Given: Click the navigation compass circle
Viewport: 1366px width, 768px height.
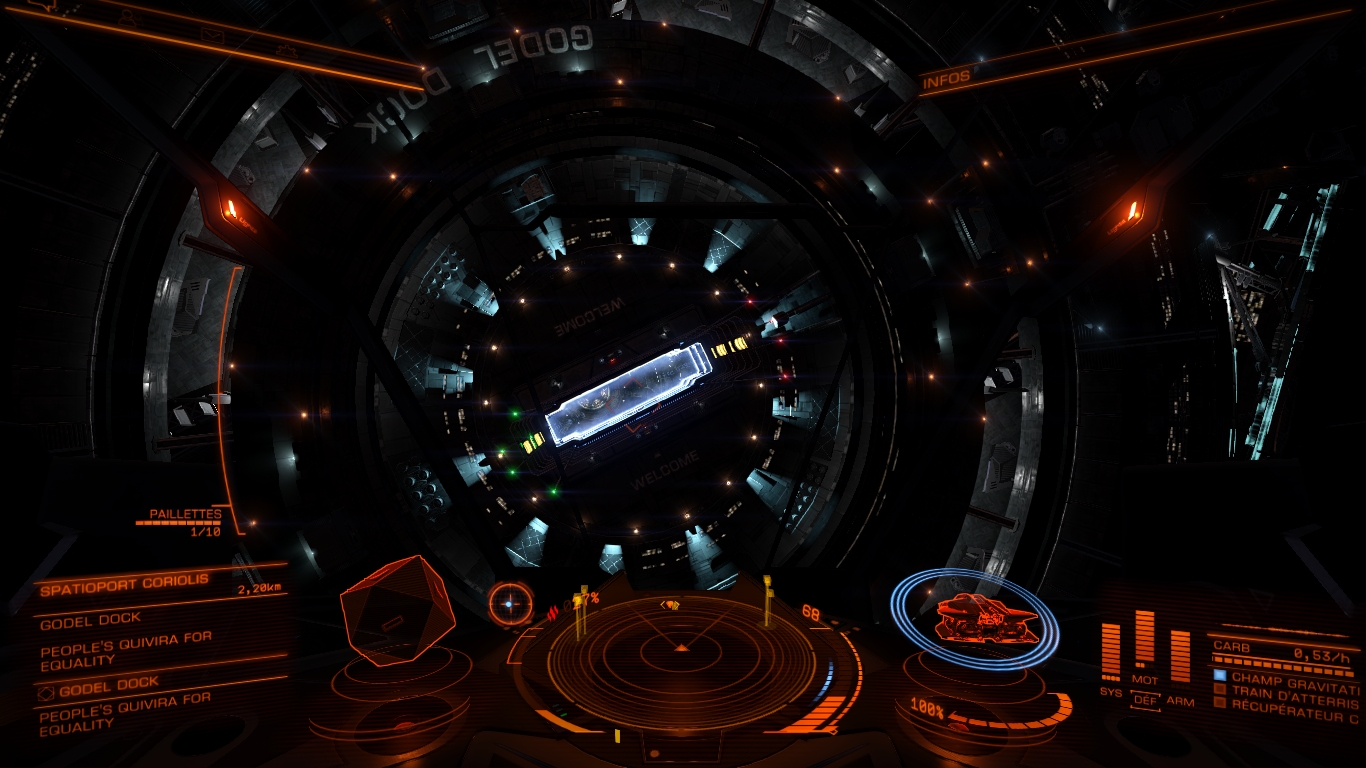Looking at the screenshot, I should (x=511, y=603).
